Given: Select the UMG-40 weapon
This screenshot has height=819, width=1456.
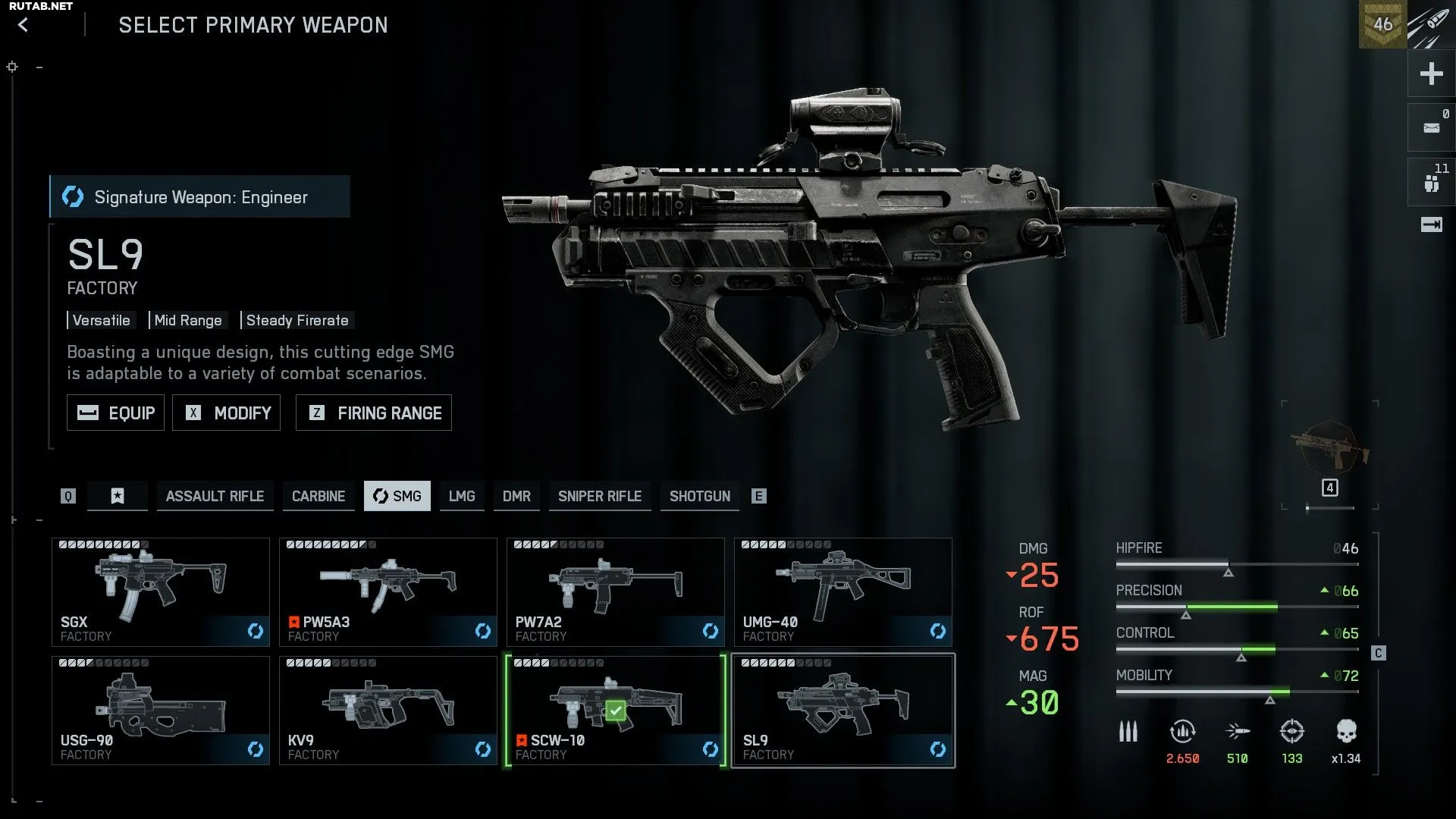Looking at the screenshot, I should (x=843, y=592).
